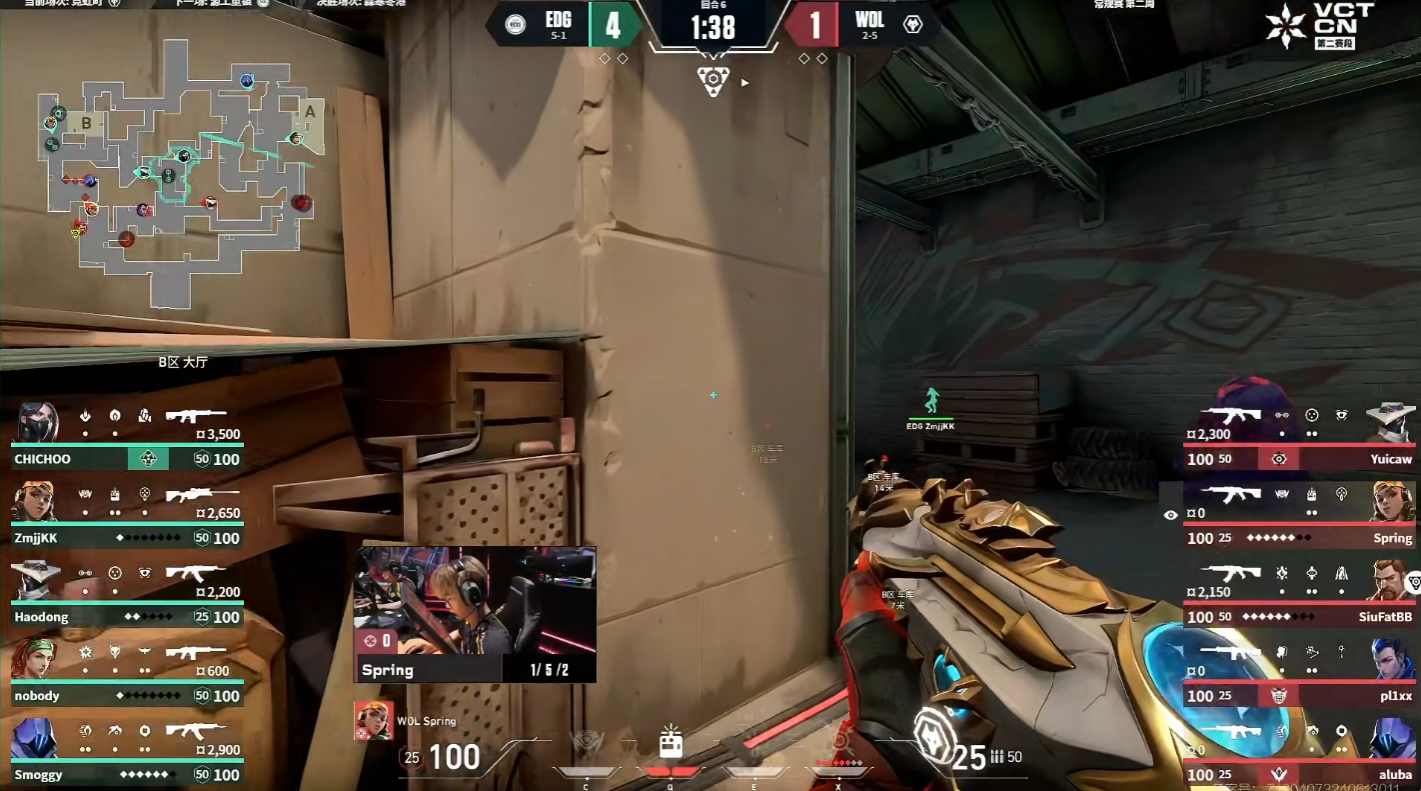Screen dimensions: 1421x791
Task: Click Spring's portrait in the red team list
Action: [1392, 502]
